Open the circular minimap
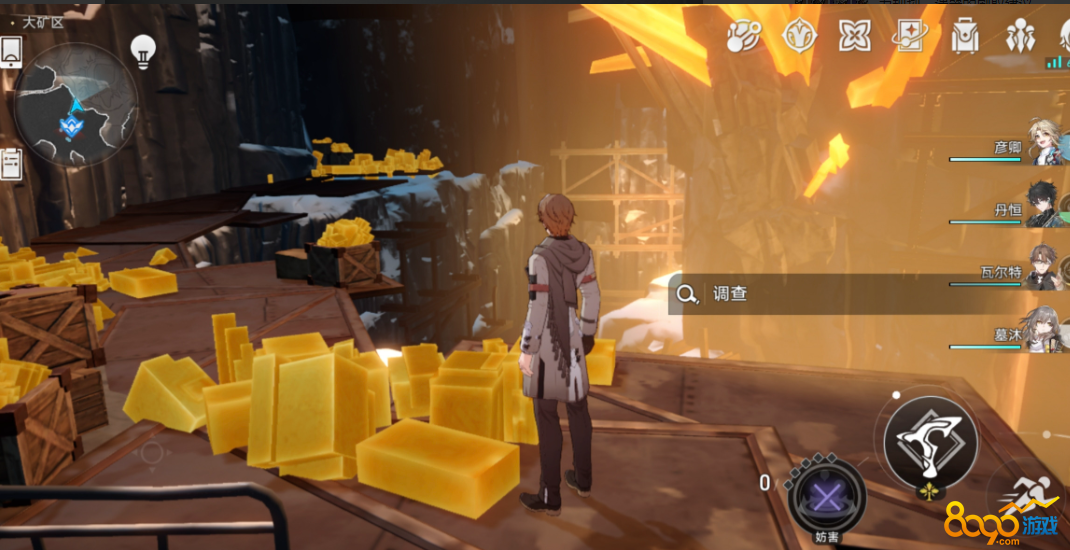 pos(75,105)
